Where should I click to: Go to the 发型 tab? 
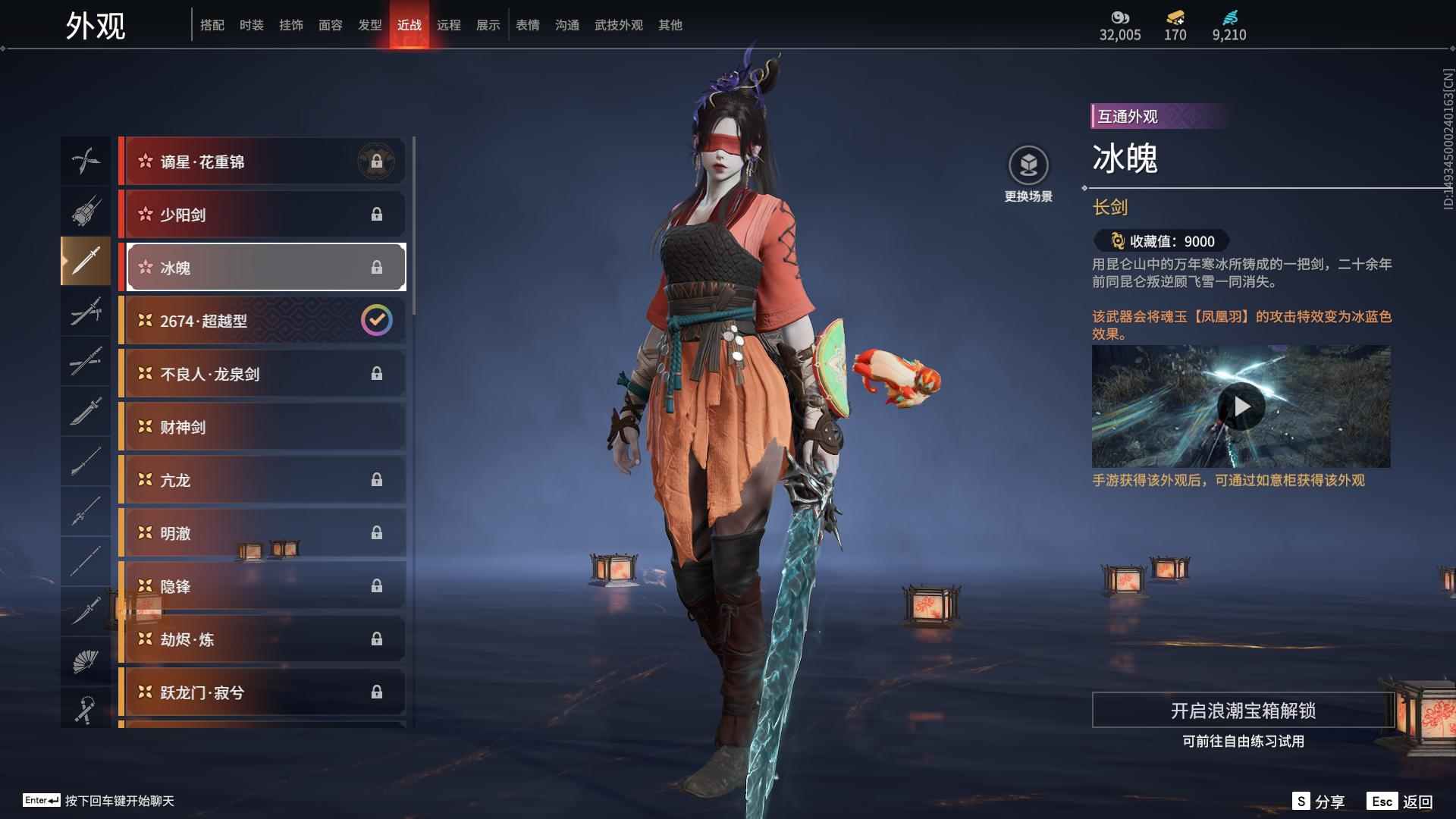[x=369, y=25]
